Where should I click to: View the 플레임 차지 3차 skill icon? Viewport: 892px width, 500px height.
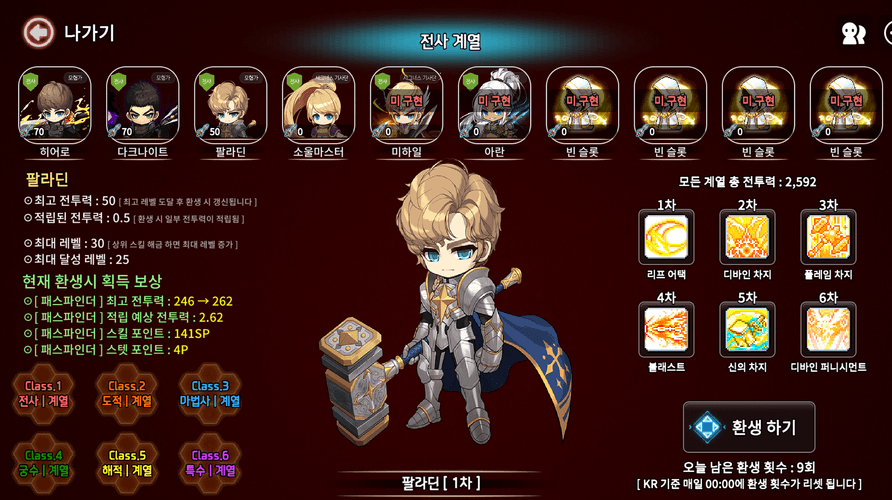pyautogui.click(x=827, y=237)
